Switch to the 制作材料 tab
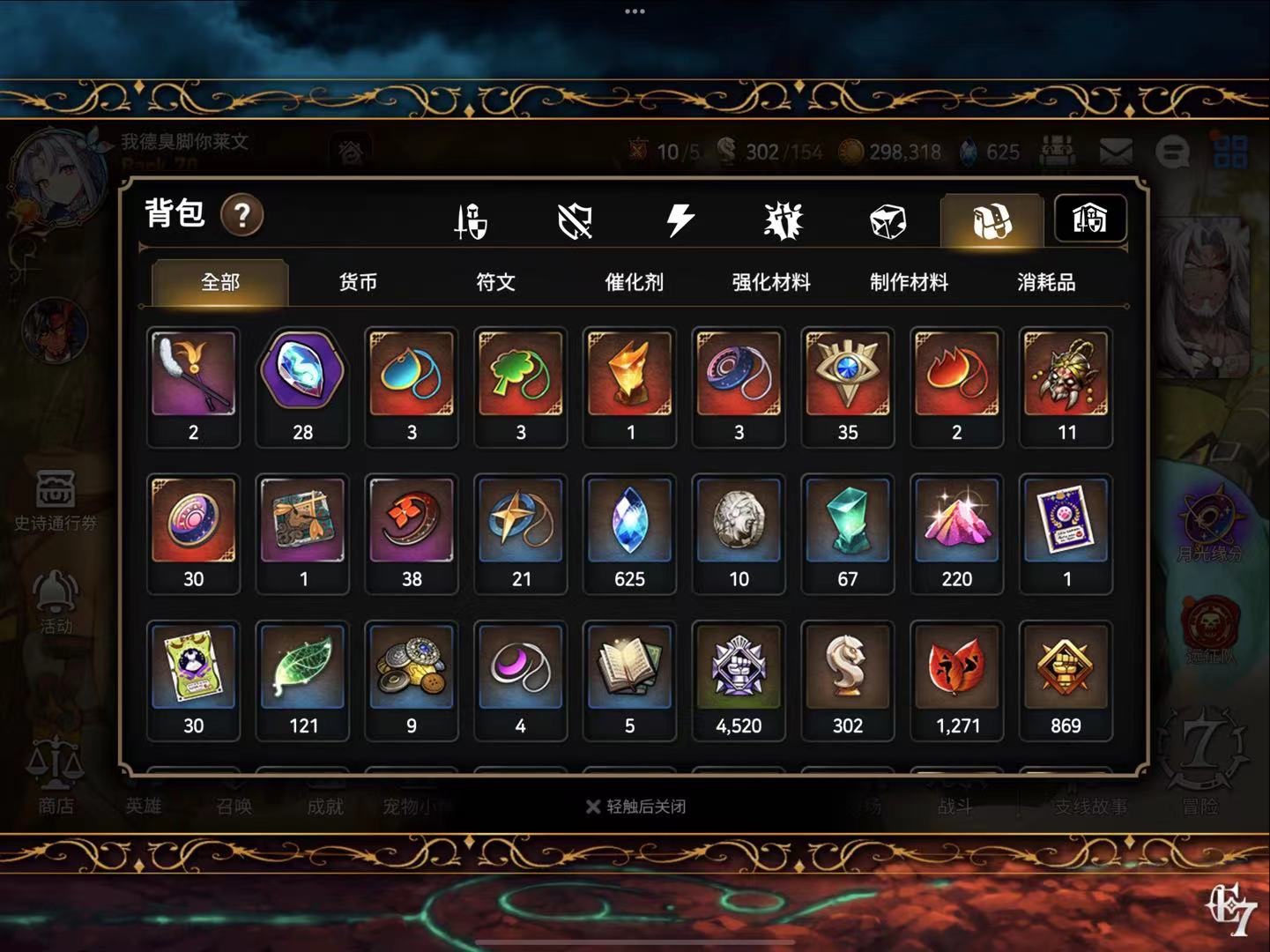 click(x=909, y=282)
